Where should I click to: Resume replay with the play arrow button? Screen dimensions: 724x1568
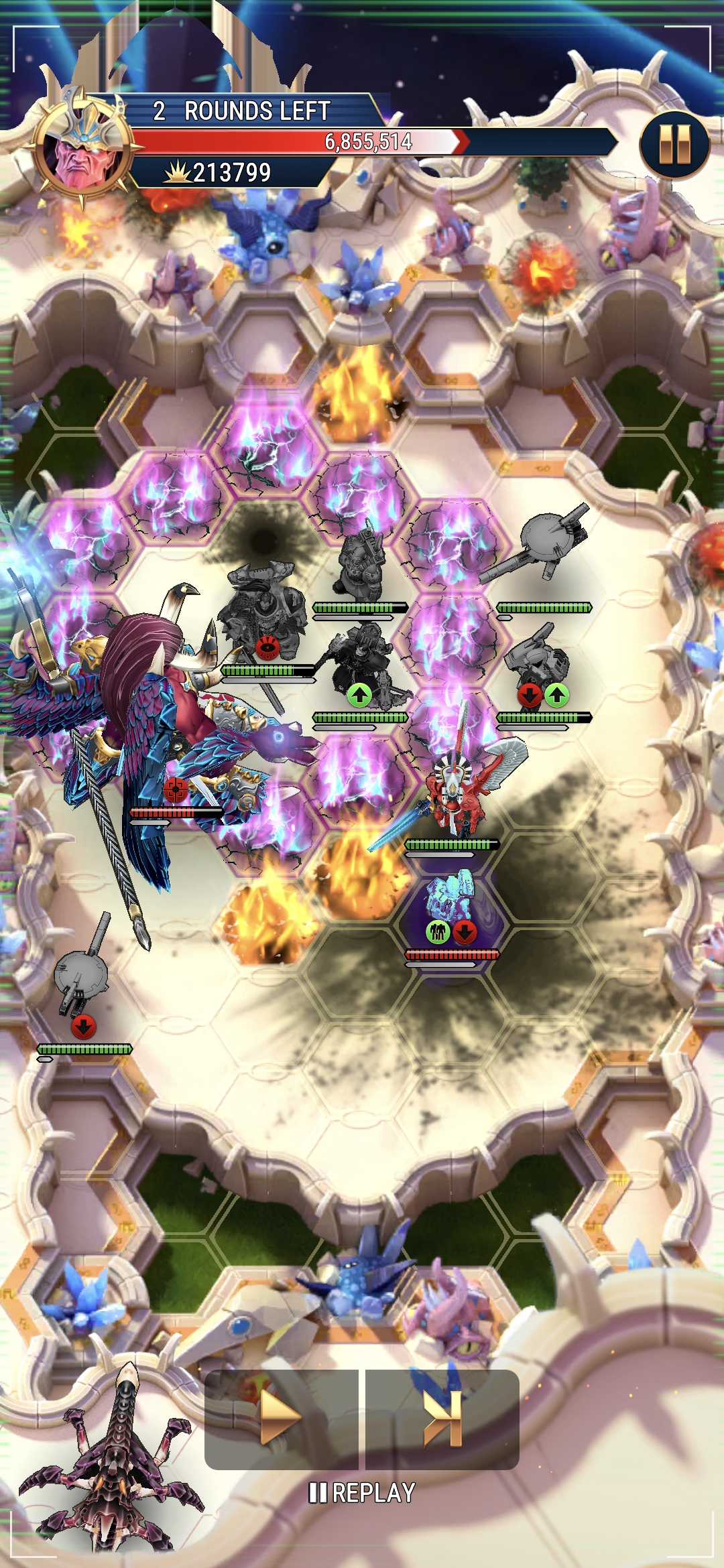coord(281,1419)
